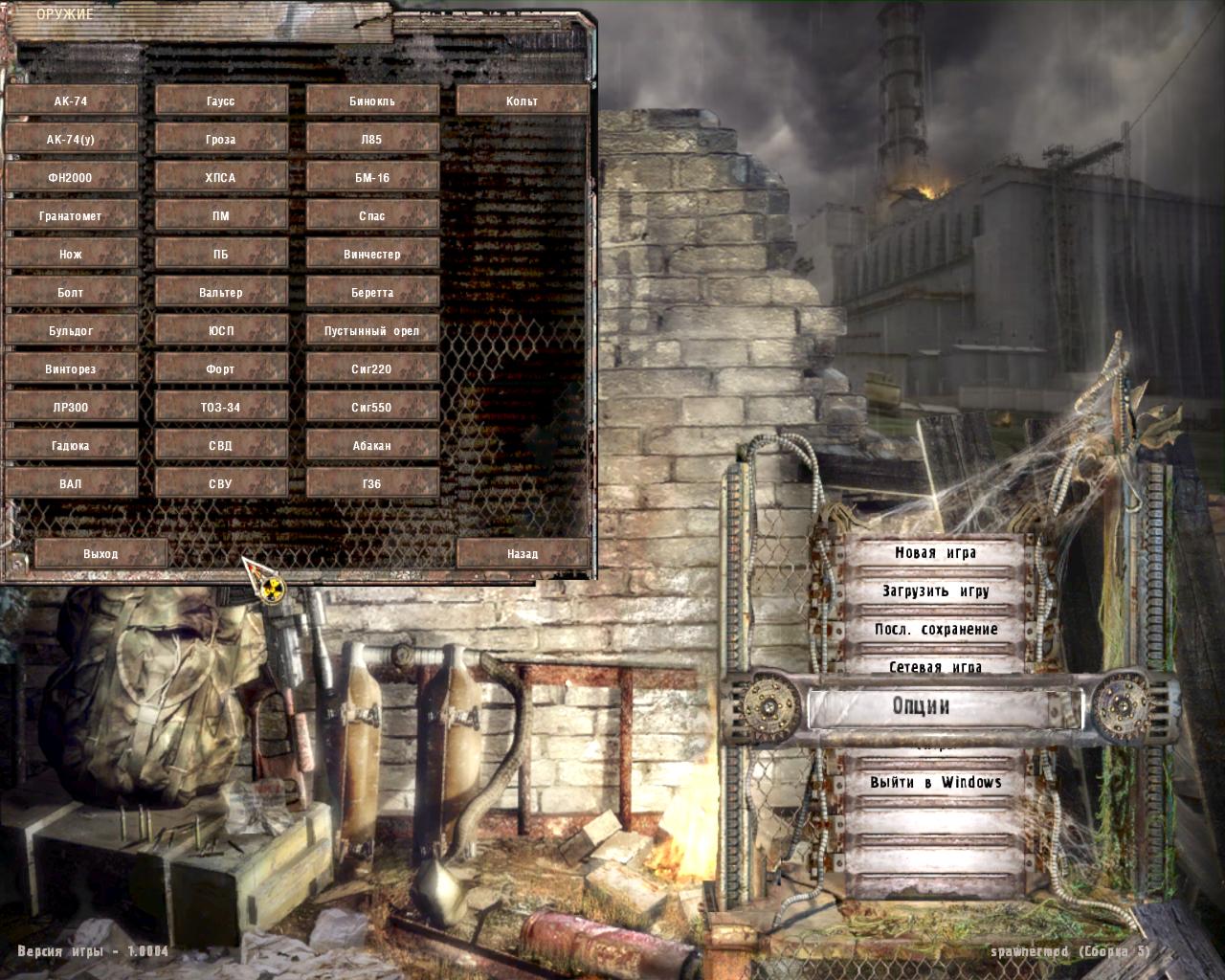
Task: Select the Пустынный орел pistol
Action: tap(372, 329)
